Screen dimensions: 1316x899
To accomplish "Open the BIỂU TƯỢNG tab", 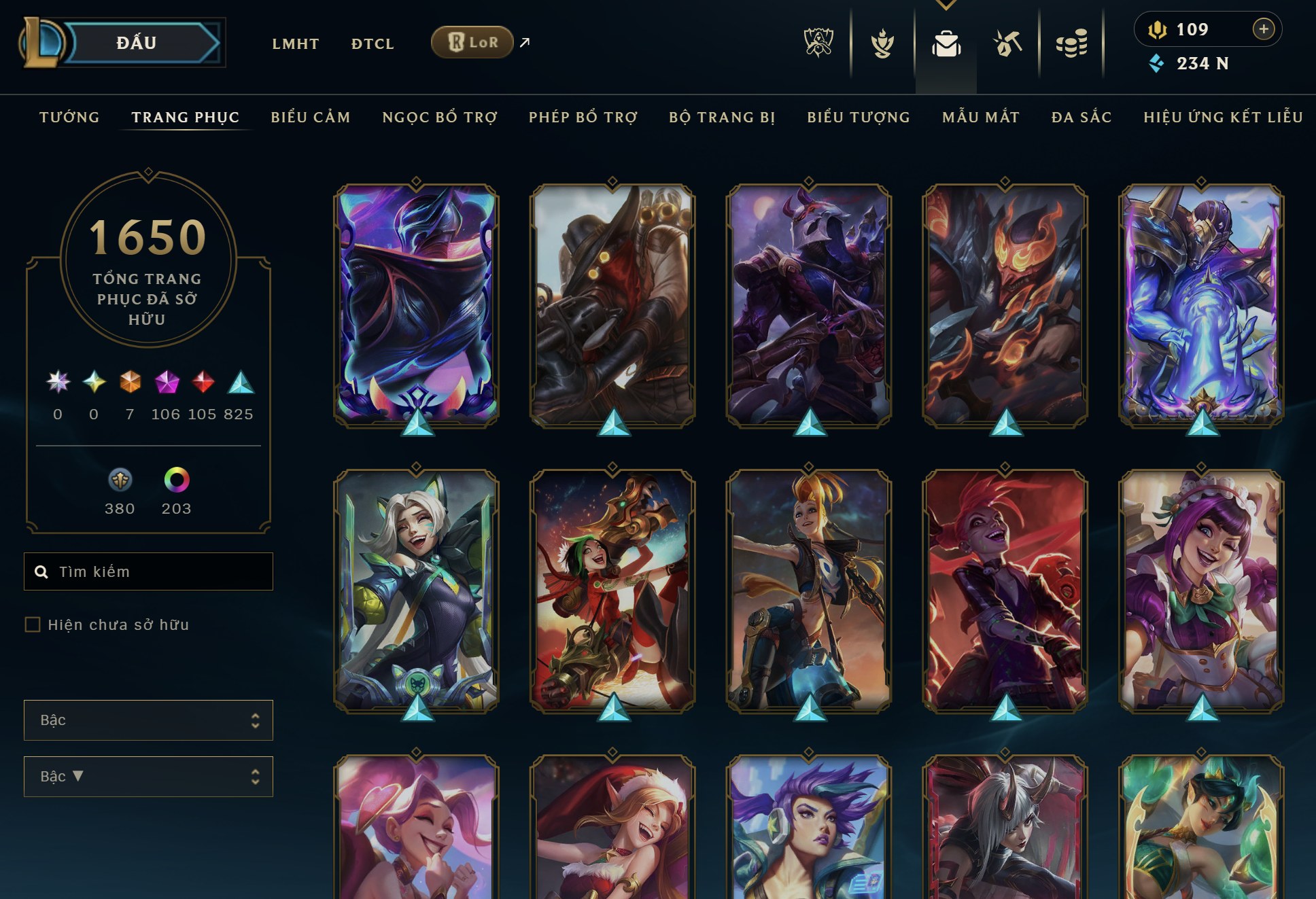I will [858, 117].
